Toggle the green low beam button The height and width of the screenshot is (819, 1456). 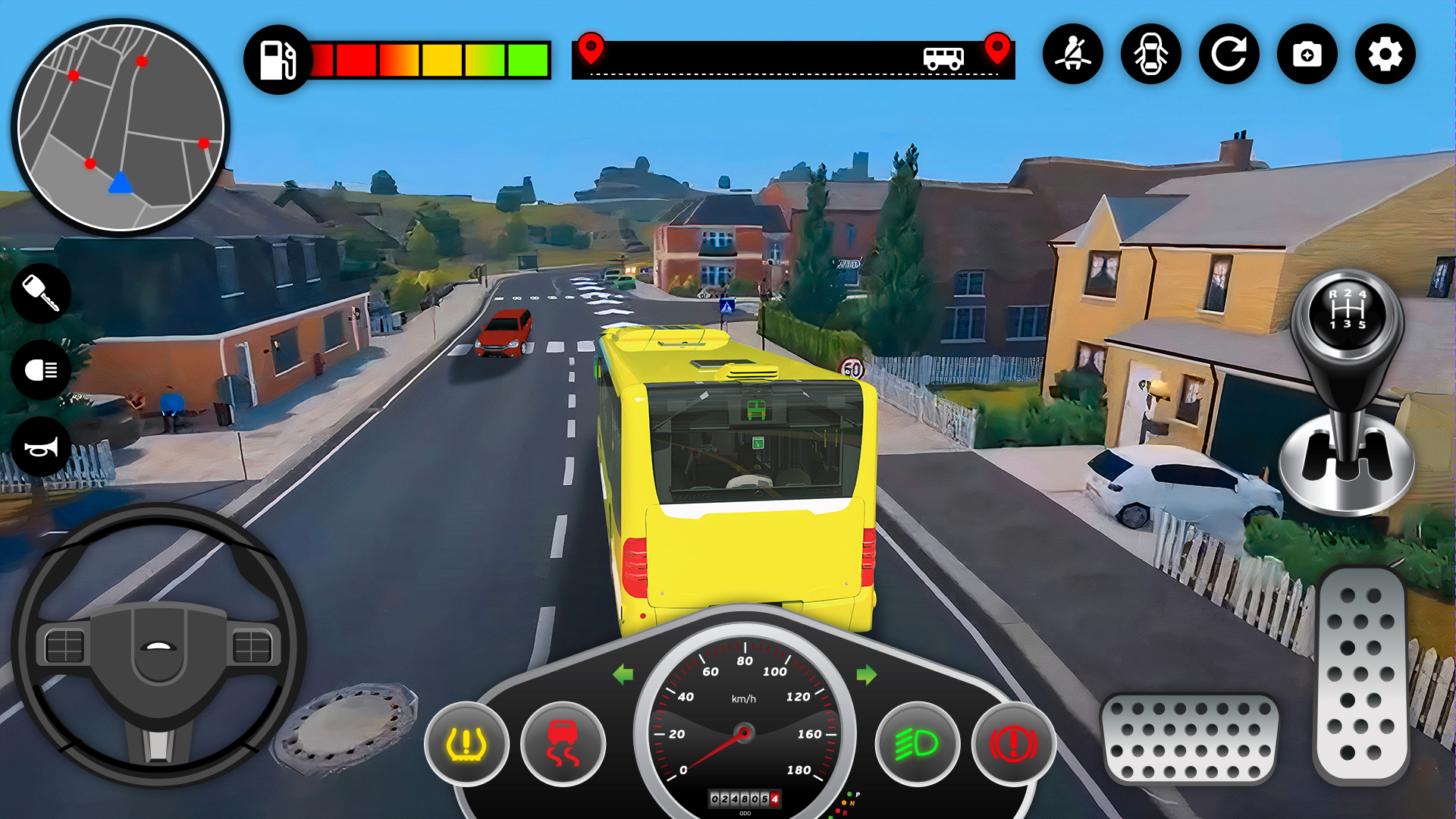pyautogui.click(x=917, y=744)
